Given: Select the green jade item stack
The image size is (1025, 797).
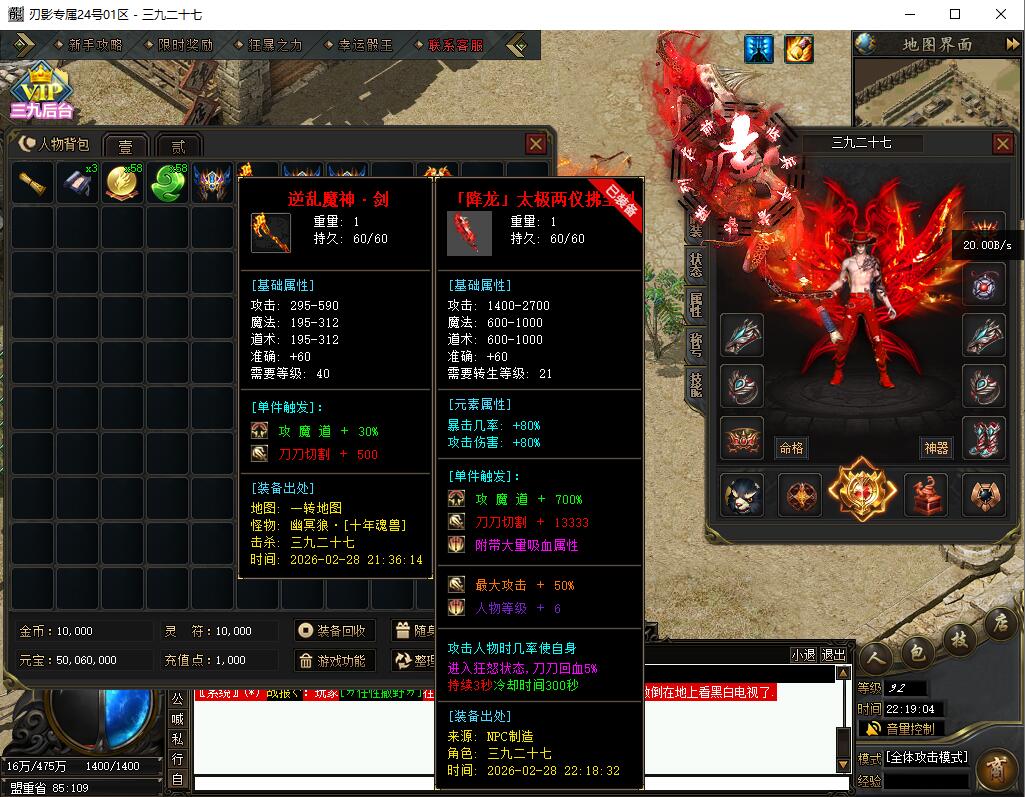Looking at the screenshot, I should 169,184.
